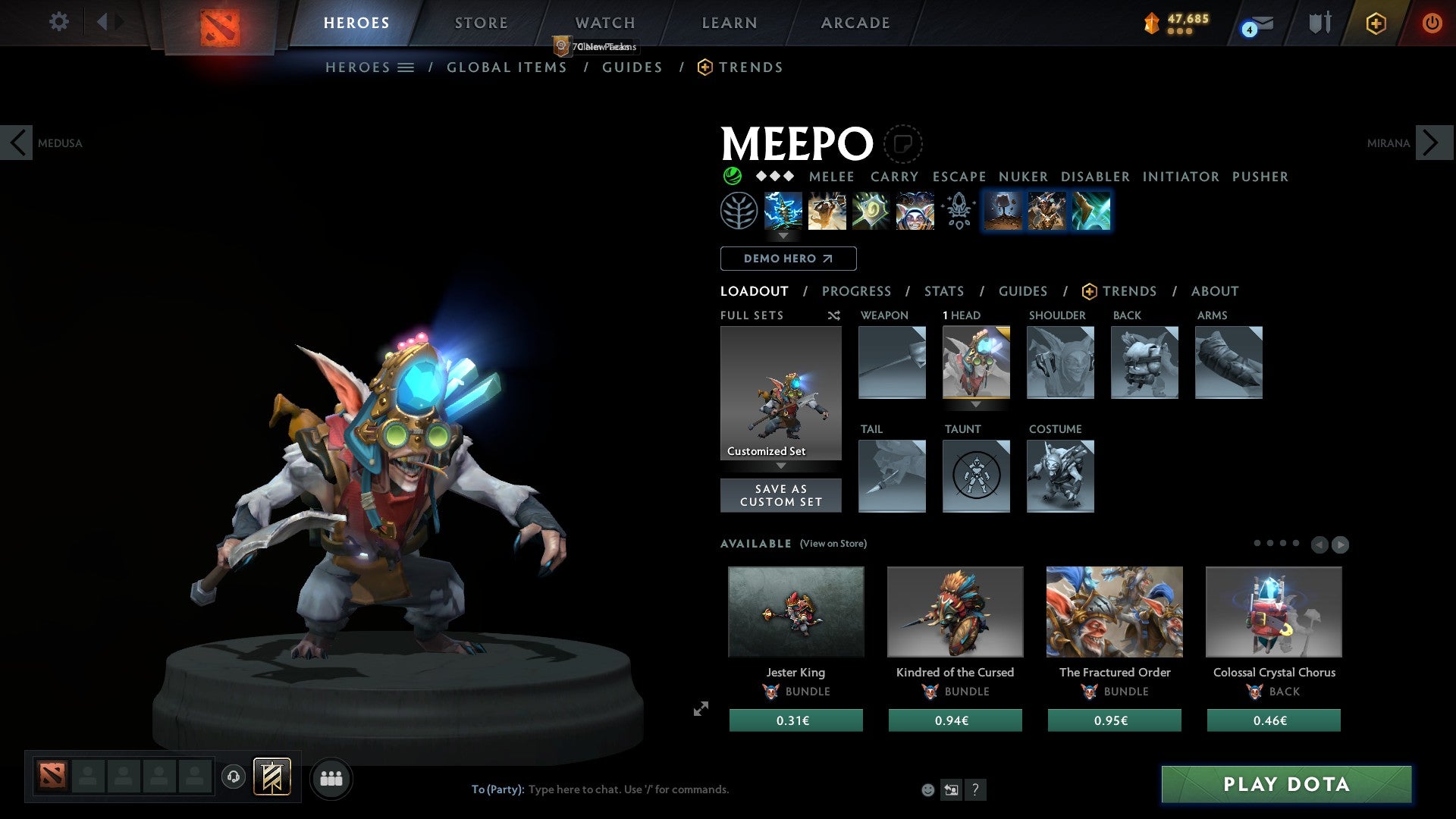Screen dimensions: 1456x819
Task: Toggle the Taunt slot in the loadout
Action: (x=976, y=476)
